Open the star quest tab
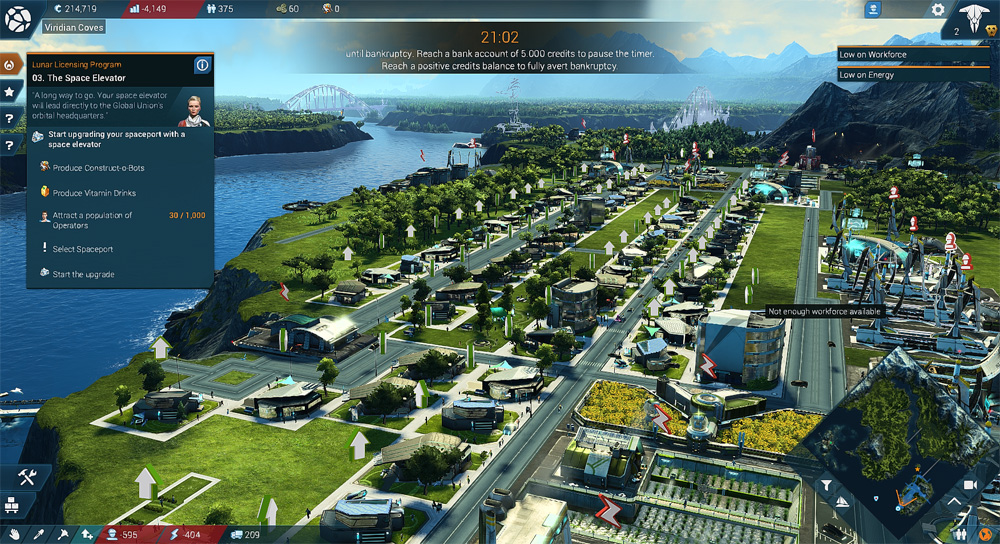This screenshot has width=1000, height=544. [10, 92]
